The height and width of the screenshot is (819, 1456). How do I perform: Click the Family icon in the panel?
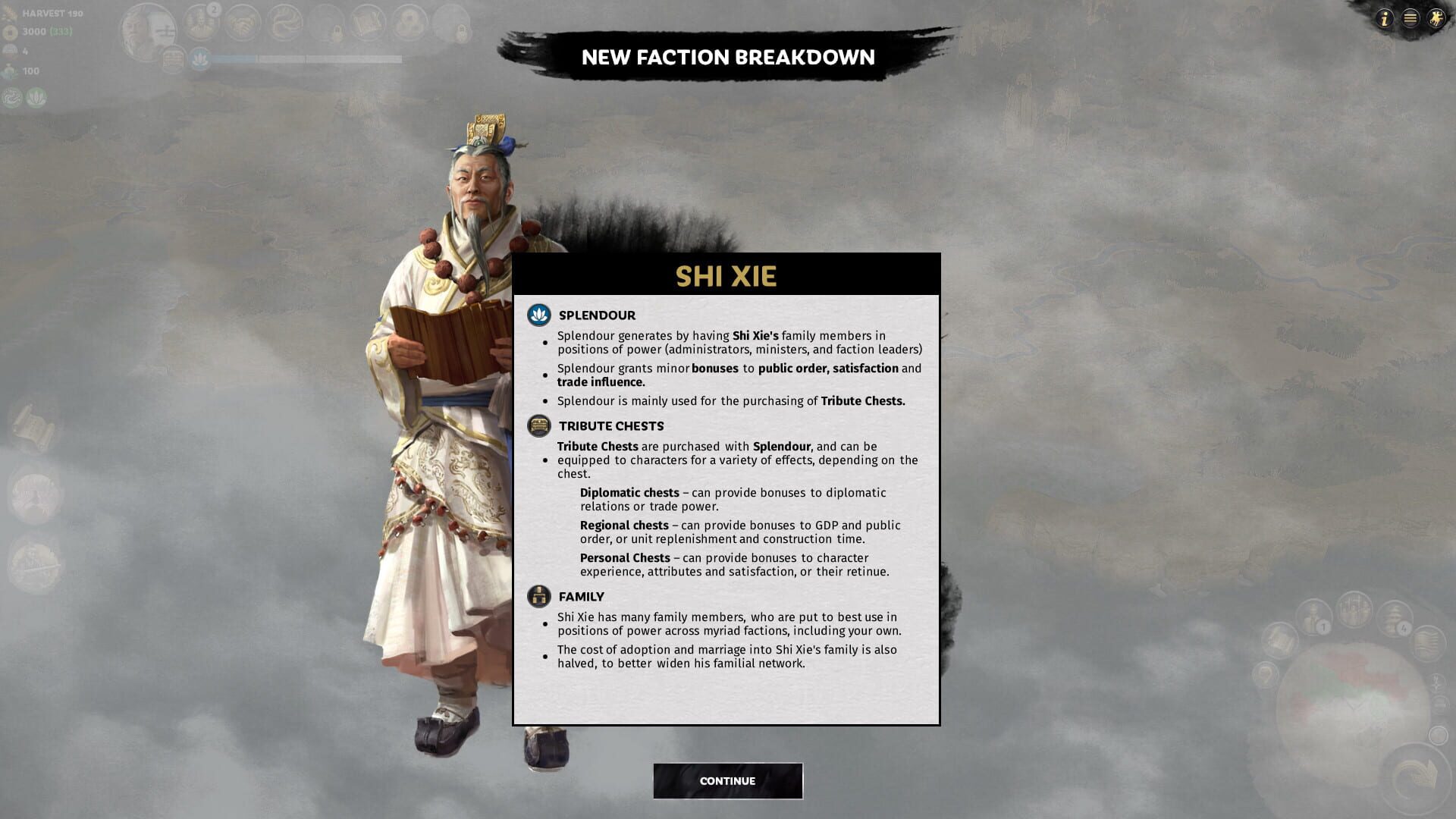coord(539,597)
